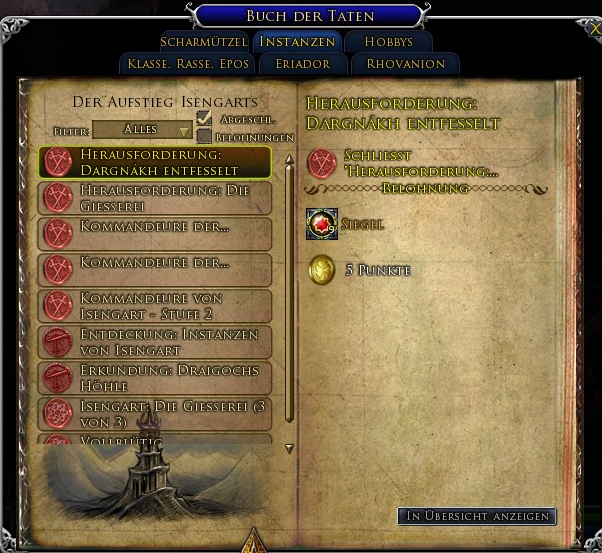This screenshot has height=553, width=602.
Task: Toggle the Abgeschl. checkbox
Action: click(204, 119)
